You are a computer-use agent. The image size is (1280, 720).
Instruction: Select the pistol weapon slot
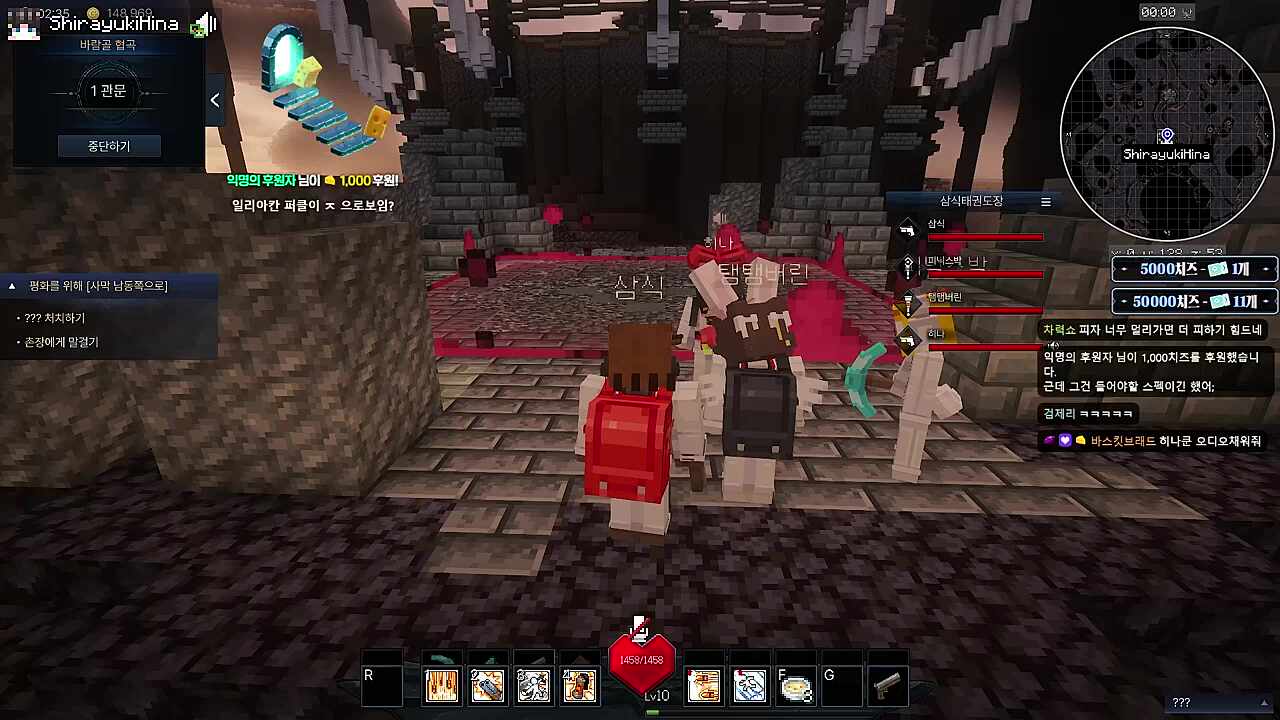point(887,686)
